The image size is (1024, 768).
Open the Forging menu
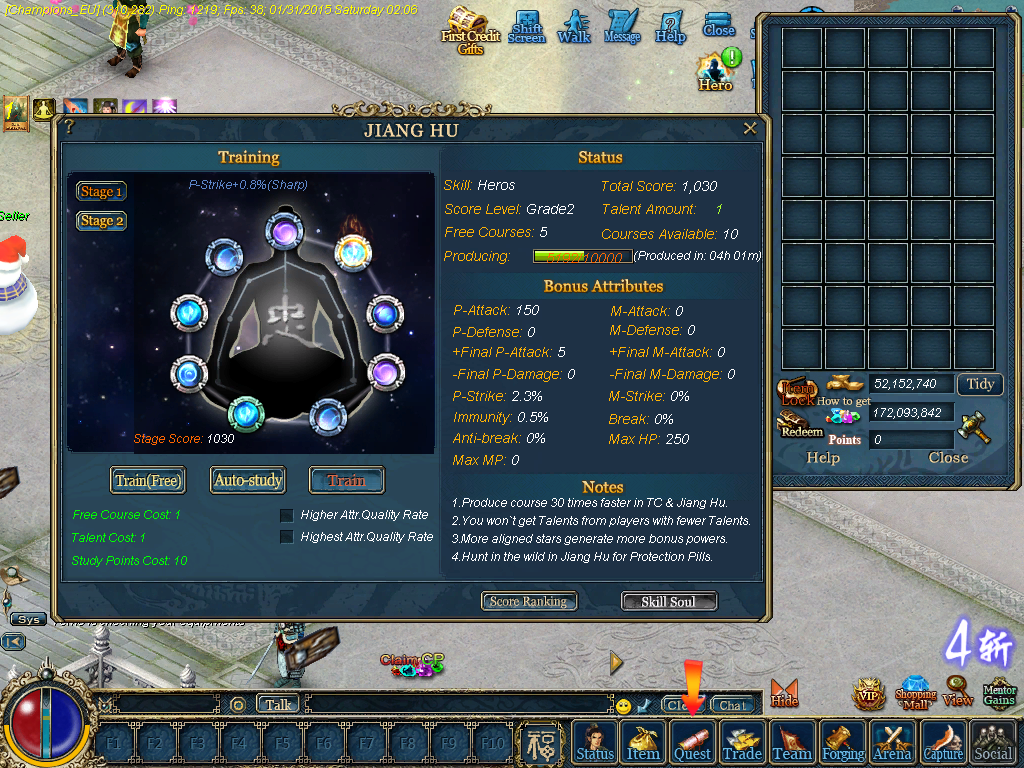click(x=843, y=743)
